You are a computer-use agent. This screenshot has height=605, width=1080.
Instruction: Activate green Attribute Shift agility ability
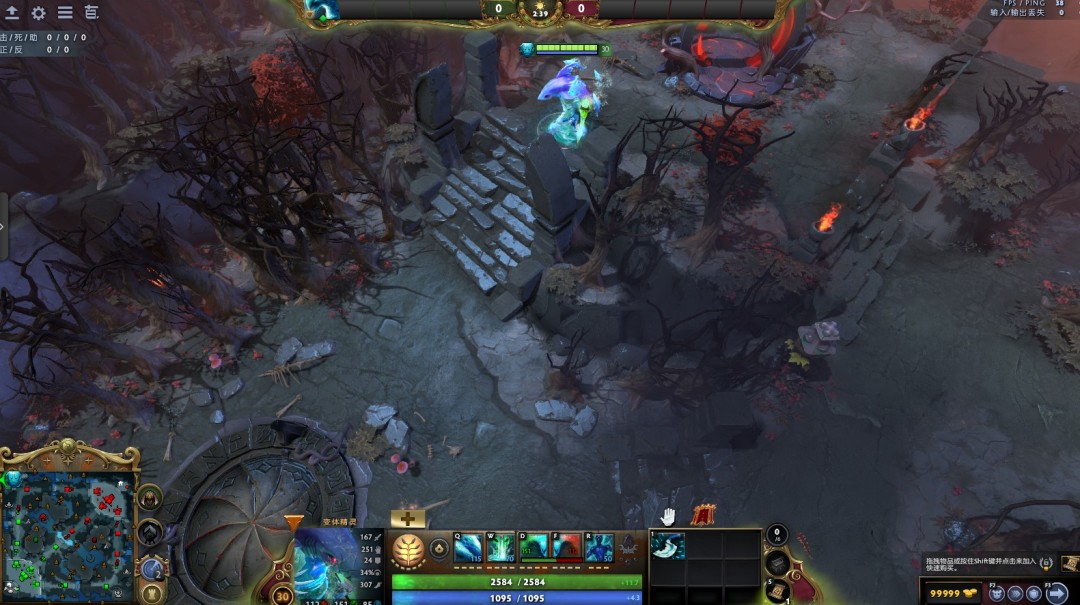[534, 547]
